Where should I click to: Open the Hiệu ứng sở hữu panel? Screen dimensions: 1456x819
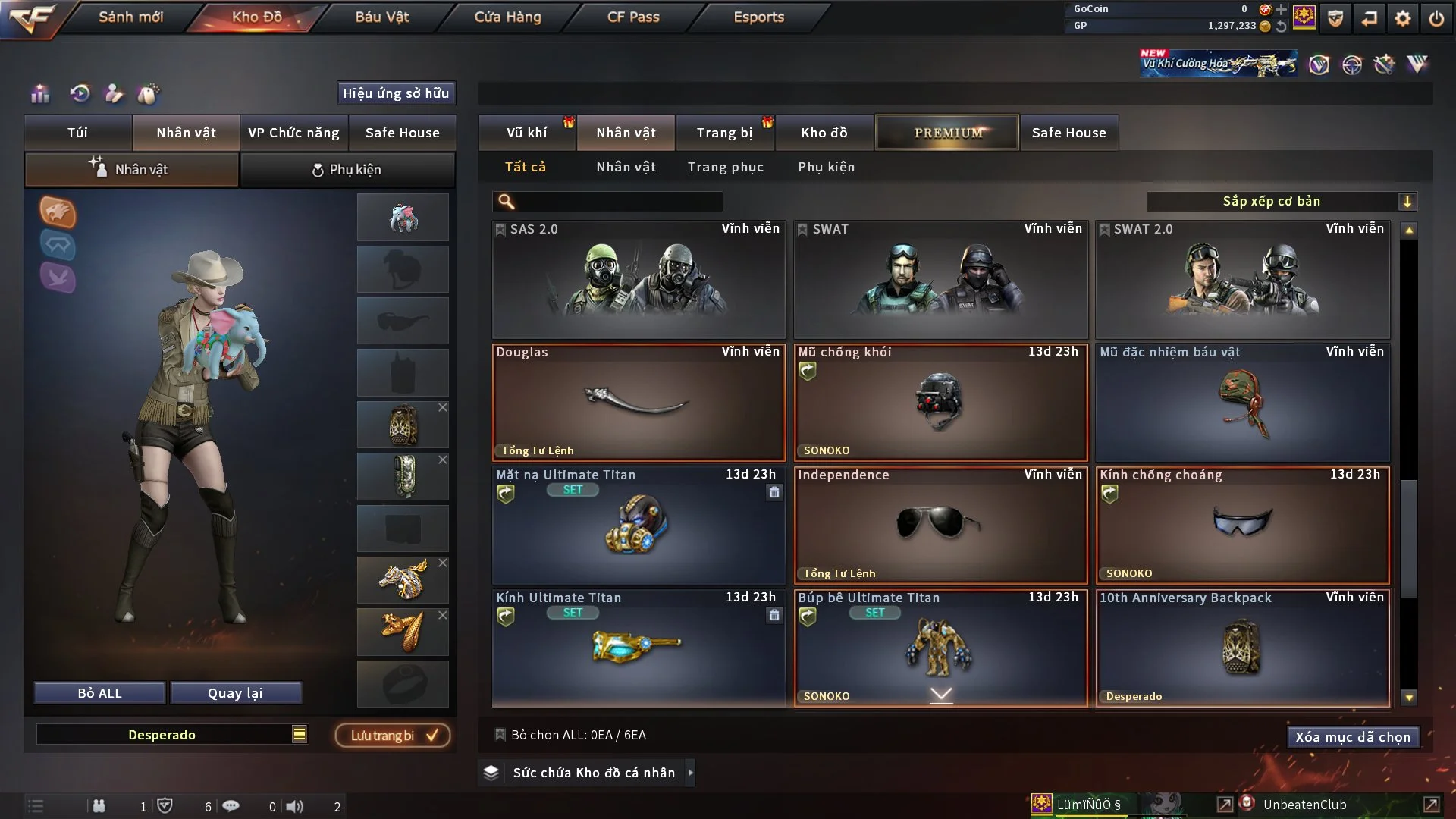point(396,93)
